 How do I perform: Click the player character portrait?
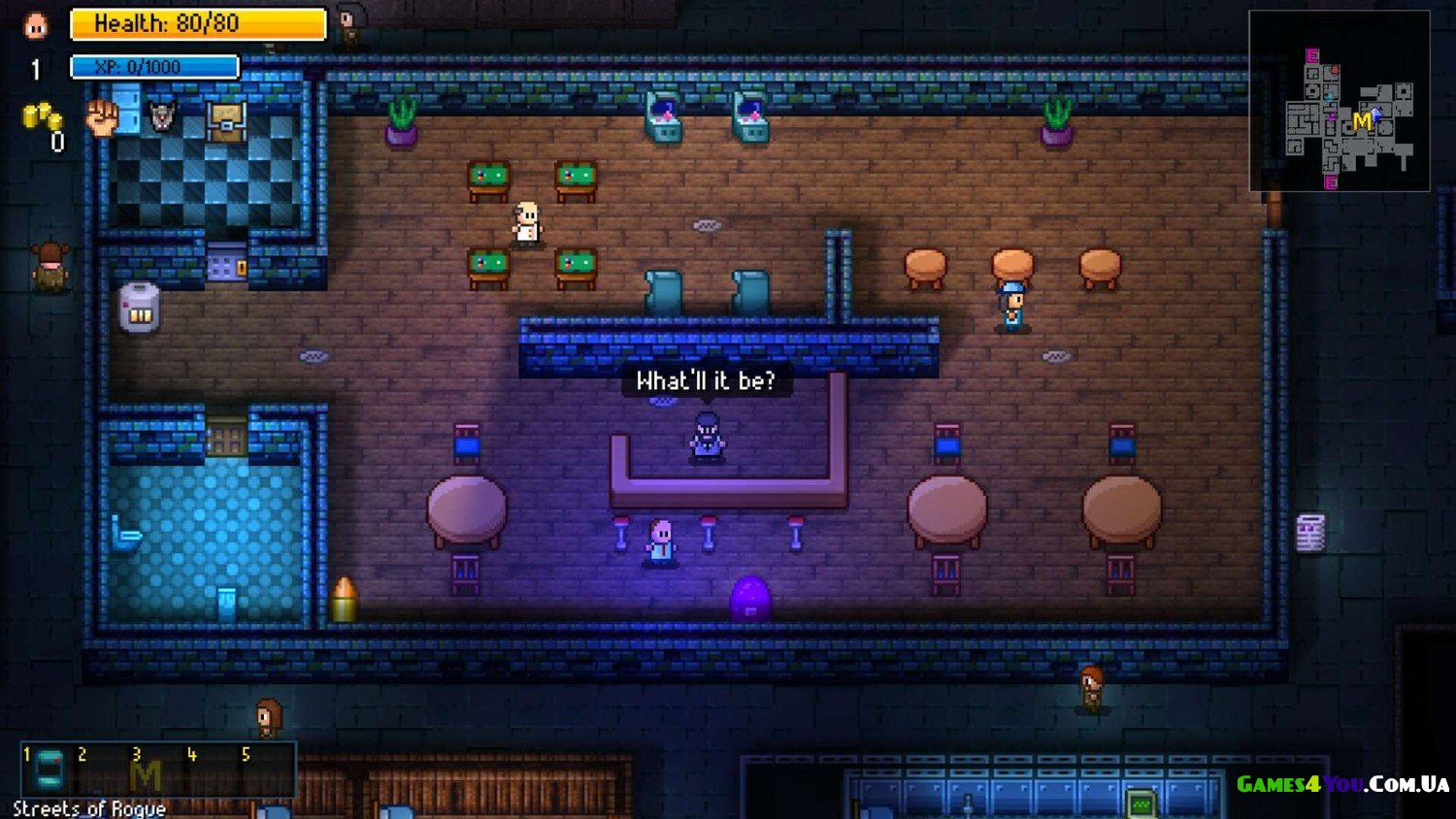tap(36, 25)
